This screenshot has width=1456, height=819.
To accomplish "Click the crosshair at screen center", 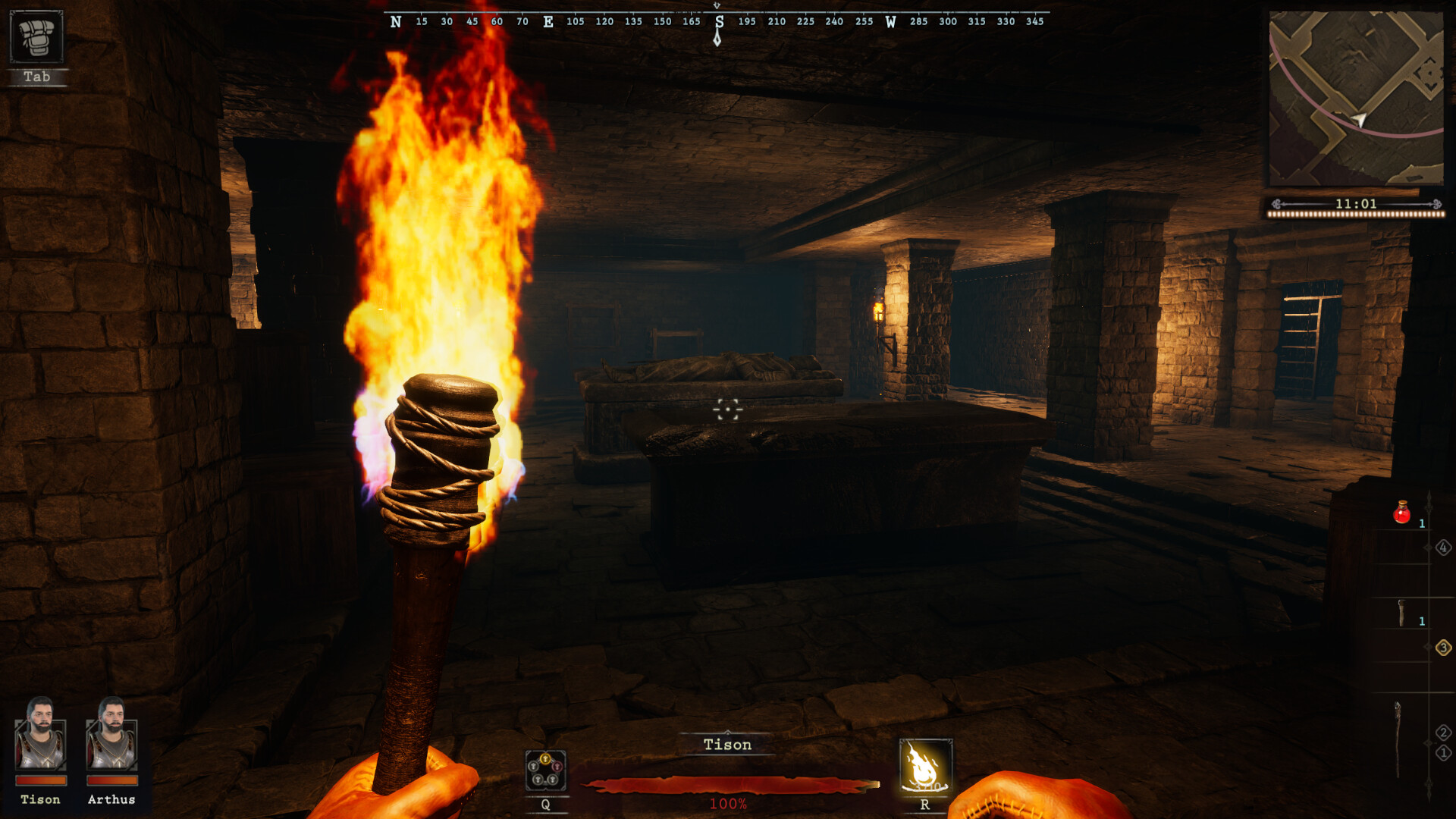I will [727, 409].
